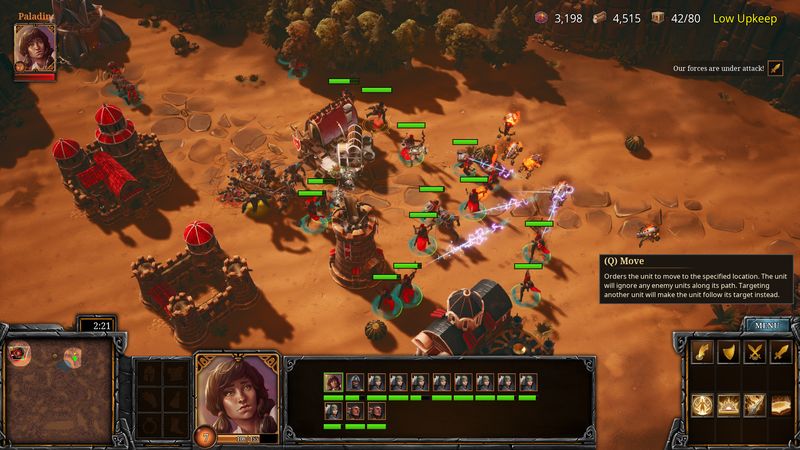Activate the Move boot command

pyautogui.click(x=704, y=352)
